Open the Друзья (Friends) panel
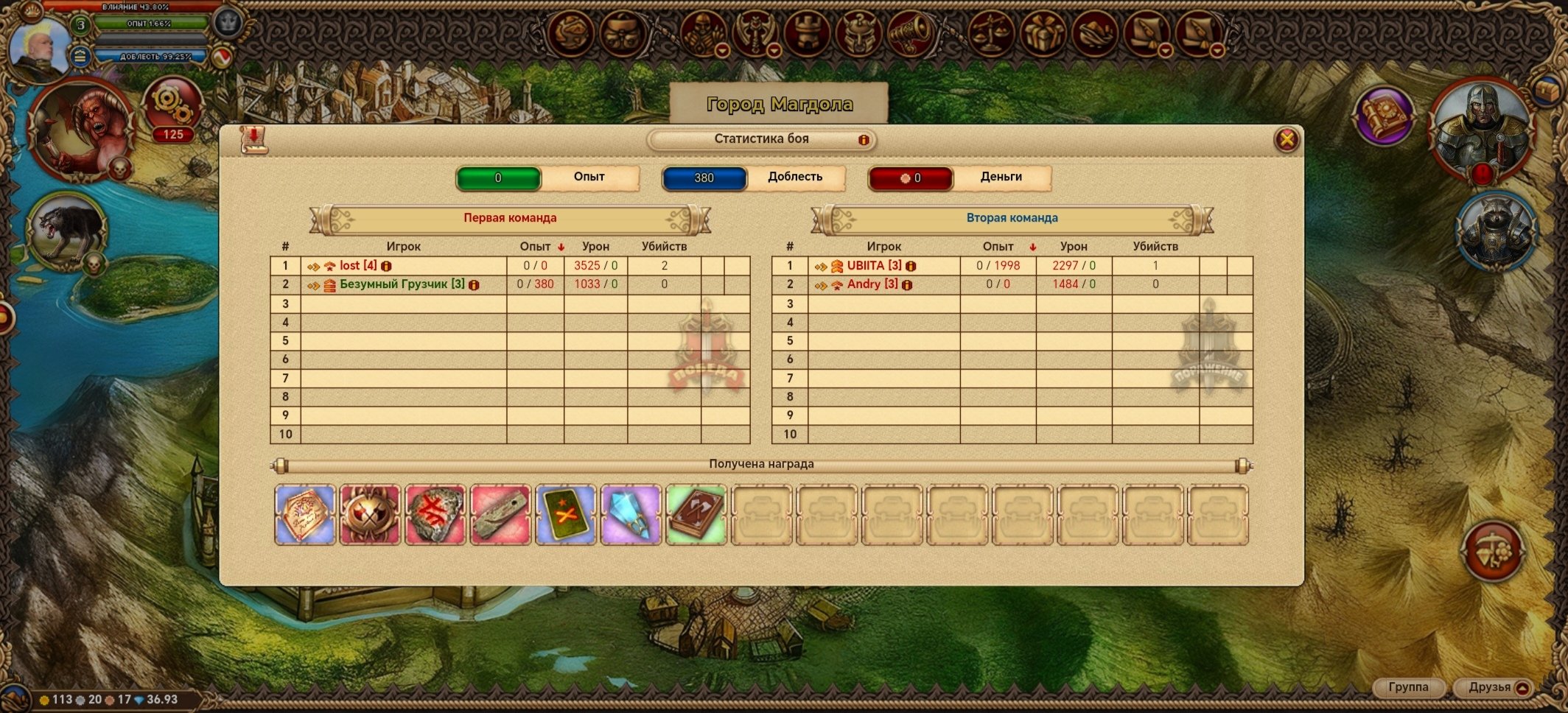Viewport: 1568px width, 713px height. [1490, 687]
